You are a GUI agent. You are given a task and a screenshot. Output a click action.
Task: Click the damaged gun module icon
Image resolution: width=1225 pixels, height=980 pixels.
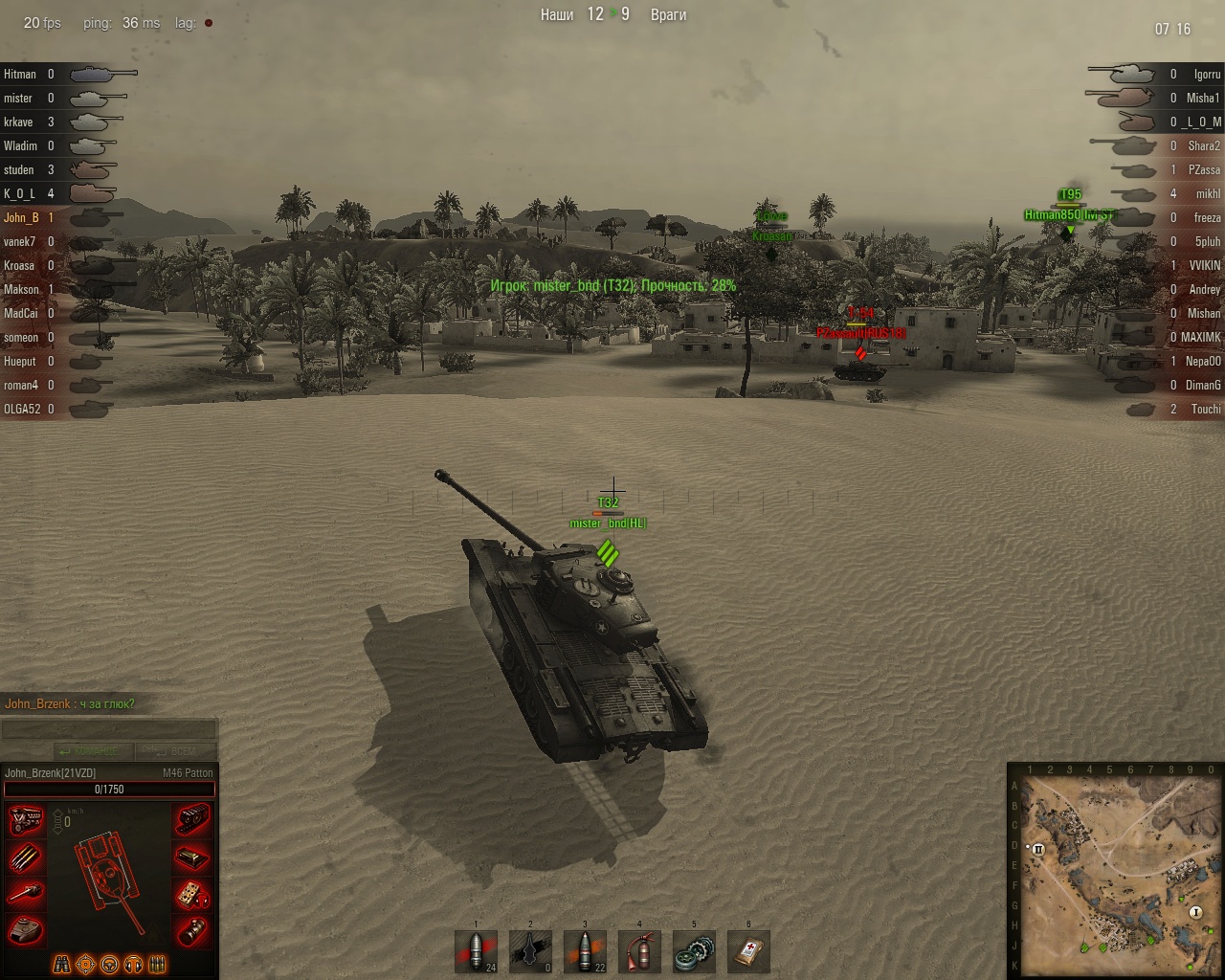pos(26,894)
